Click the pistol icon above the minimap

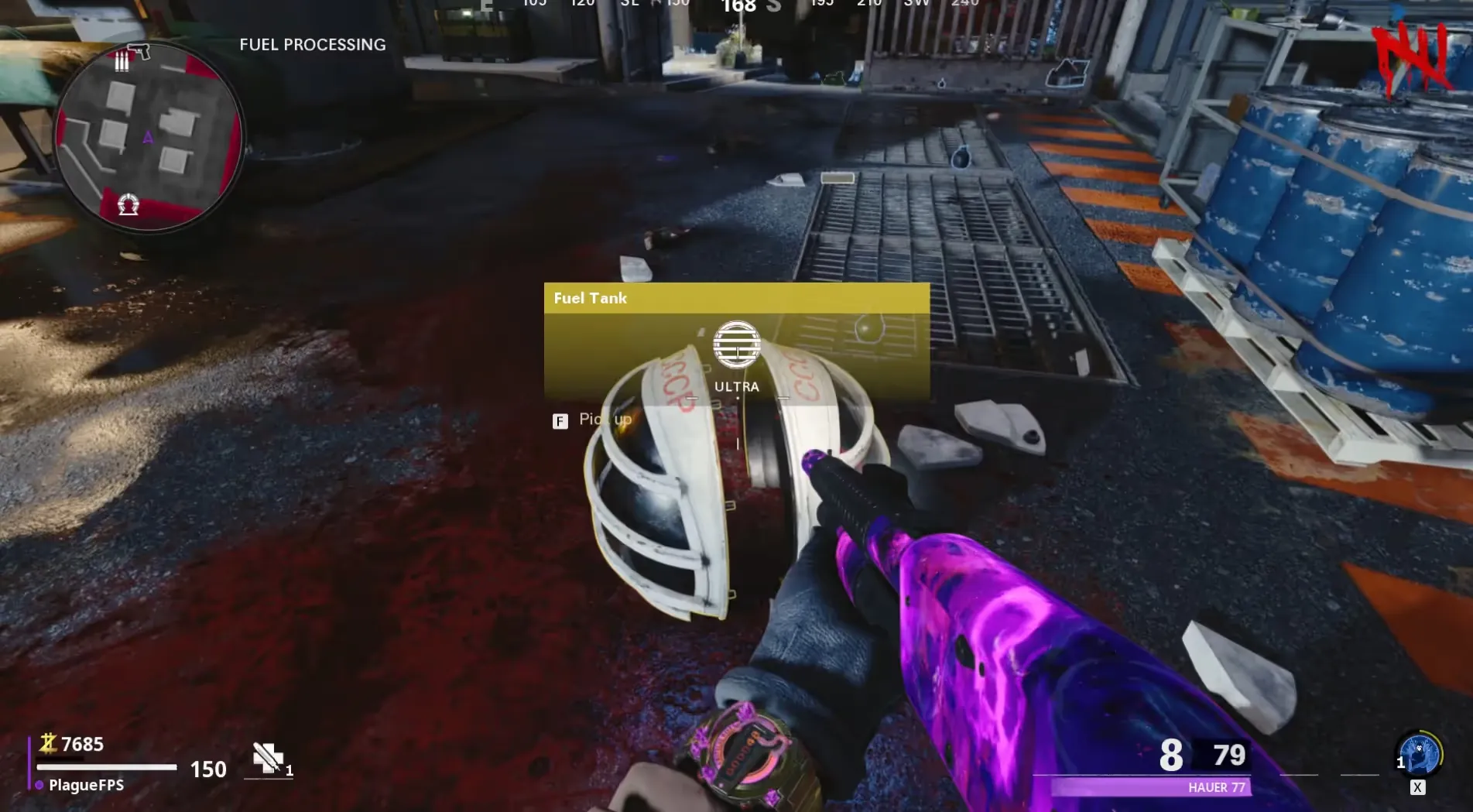[x=139, y=51]
